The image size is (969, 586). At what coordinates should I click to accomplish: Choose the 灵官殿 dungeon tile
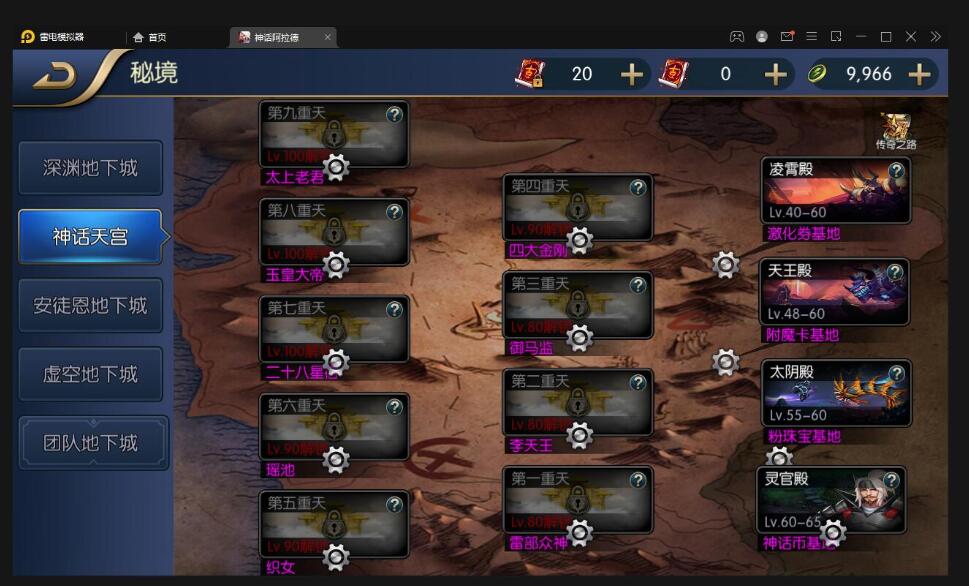click(830, 500)
